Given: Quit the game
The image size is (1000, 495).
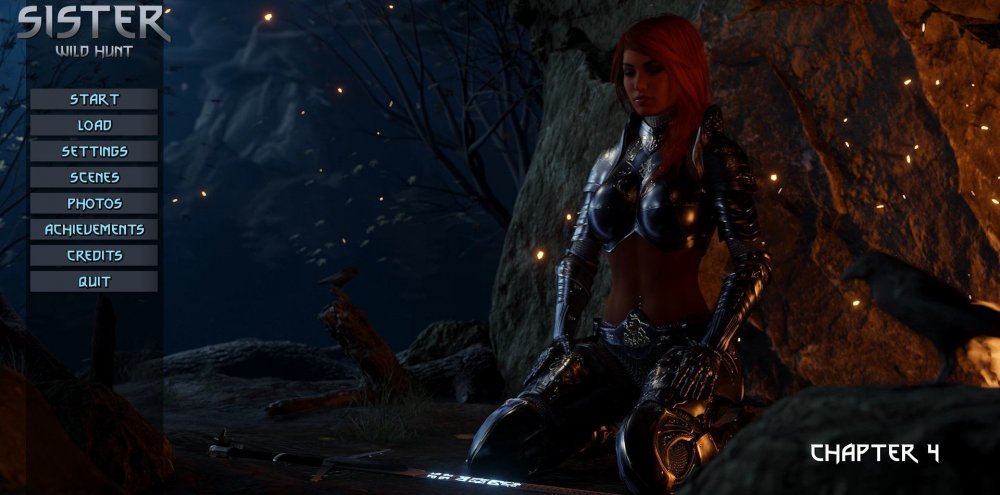Looking at the screenshot, I should [x=94, y=281].
